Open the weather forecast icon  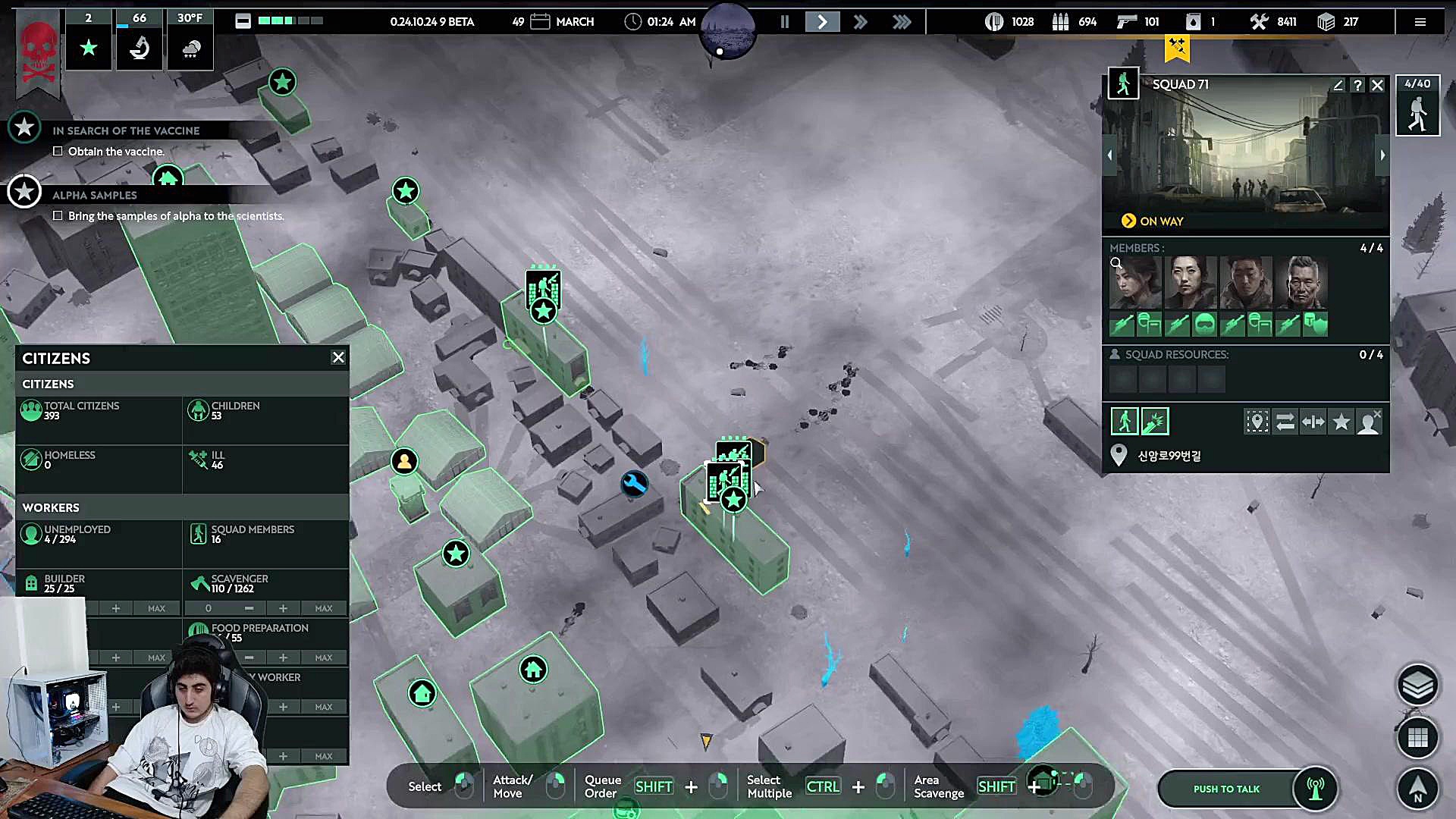pyautogui.click(x=190, y=47)
